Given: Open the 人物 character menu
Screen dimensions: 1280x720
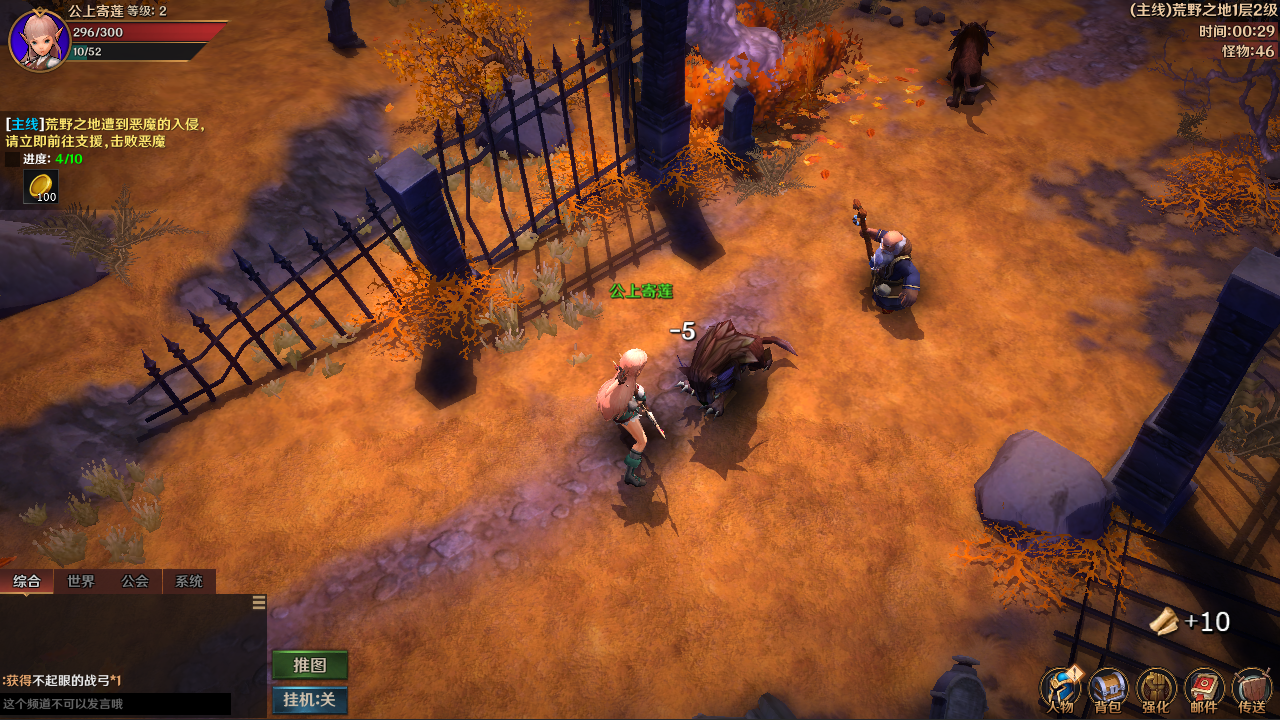Looking at the screenshot, I should [1060, 690].
